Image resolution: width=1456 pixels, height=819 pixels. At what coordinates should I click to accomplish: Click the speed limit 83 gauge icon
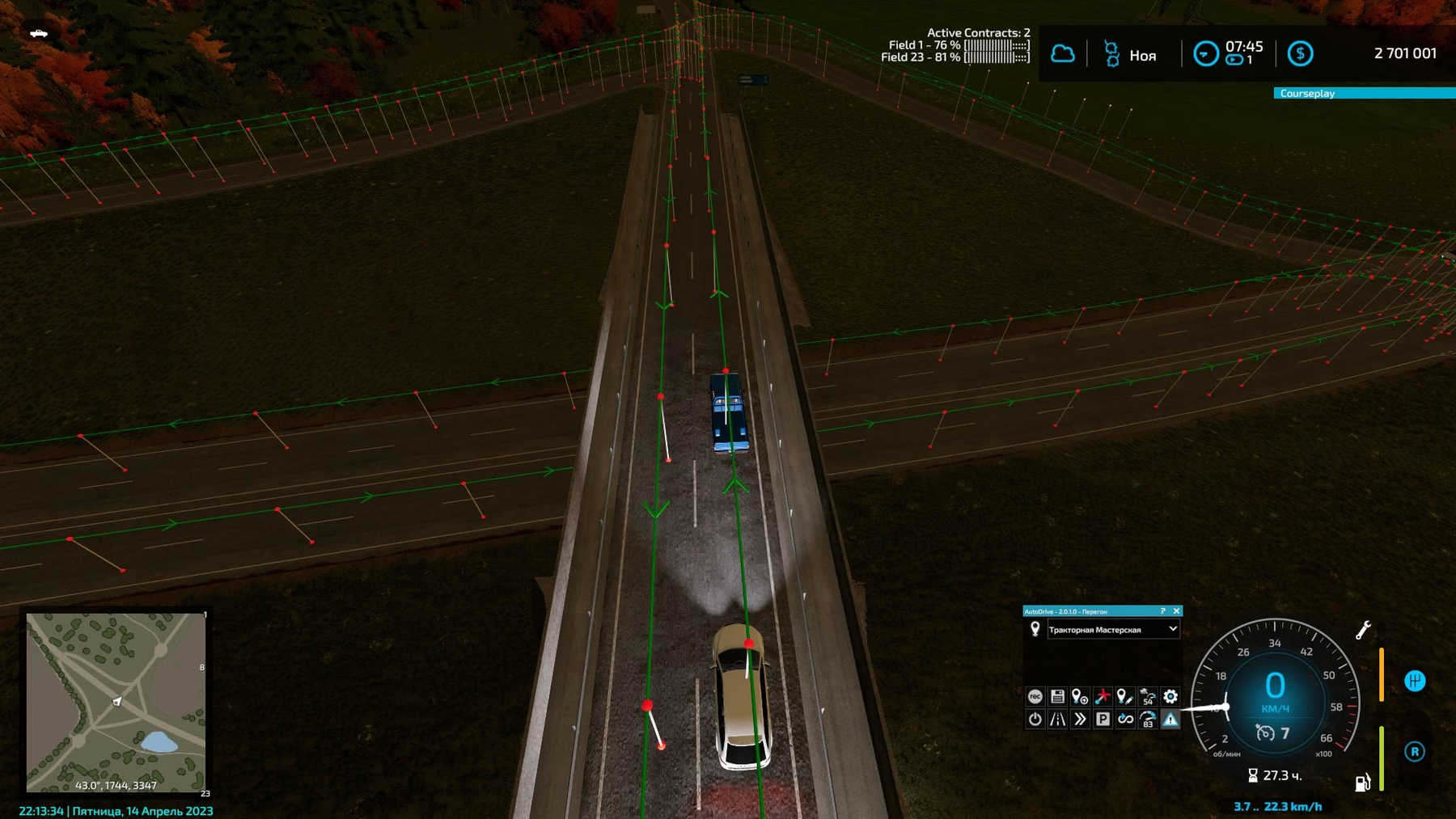click(x=1147, y=719)
